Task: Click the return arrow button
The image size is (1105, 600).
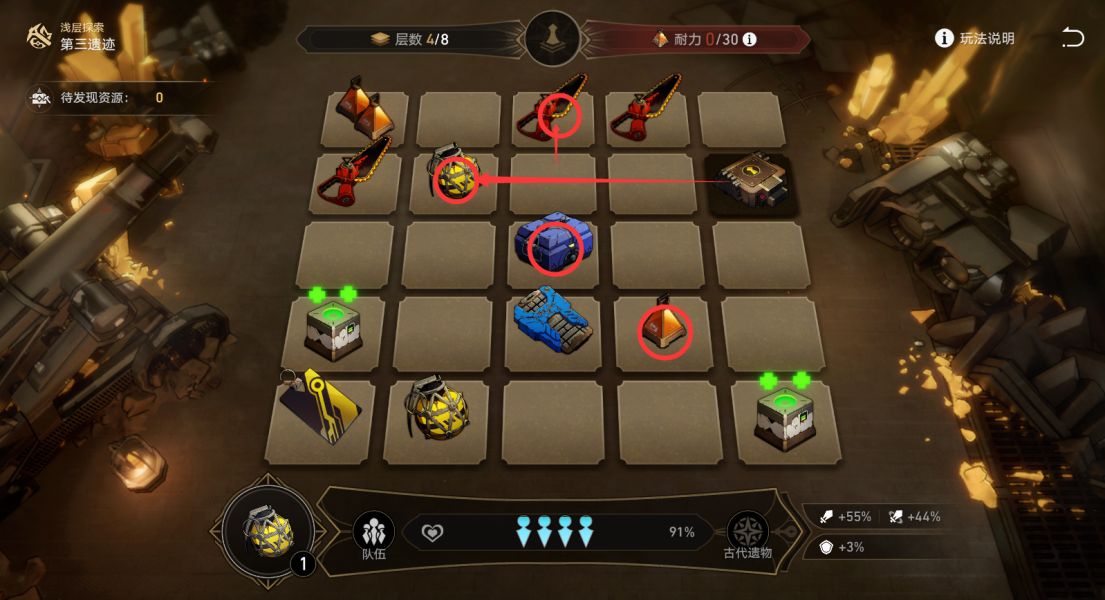Action: [x=1072, y=38]
